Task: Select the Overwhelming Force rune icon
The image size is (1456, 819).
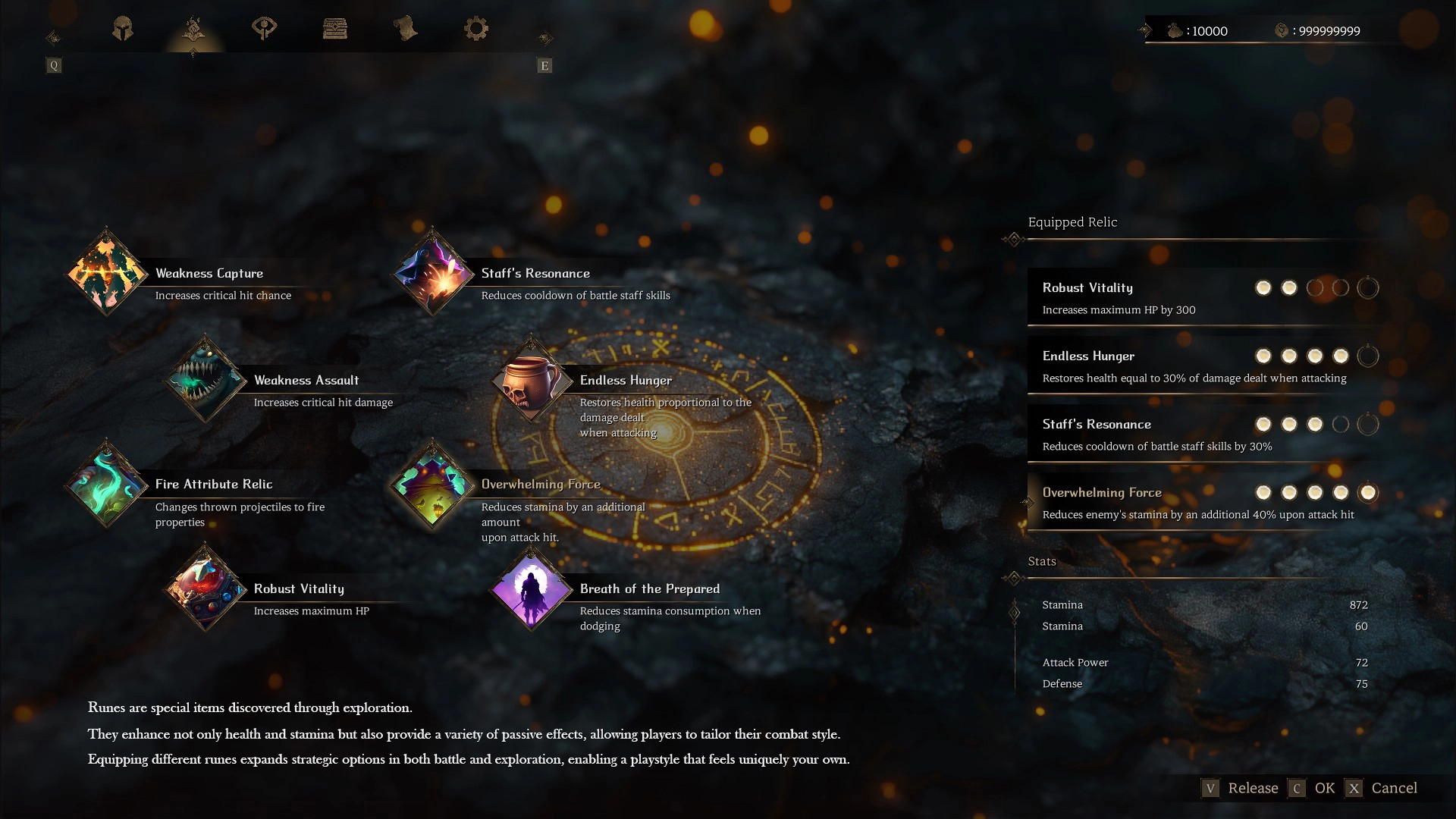Action: 431,485
